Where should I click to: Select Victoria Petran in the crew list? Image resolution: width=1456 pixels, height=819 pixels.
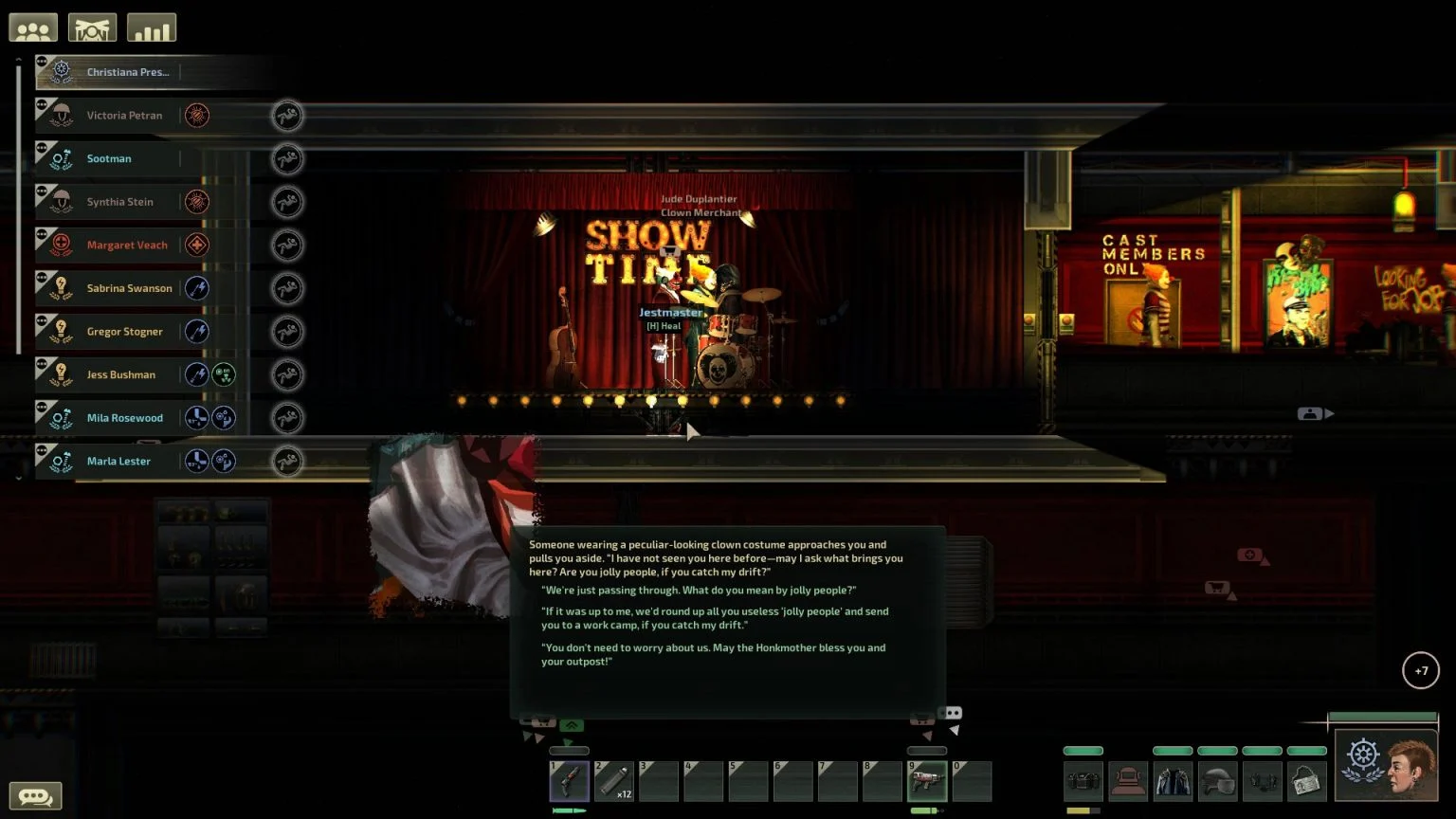coord(124,116)
